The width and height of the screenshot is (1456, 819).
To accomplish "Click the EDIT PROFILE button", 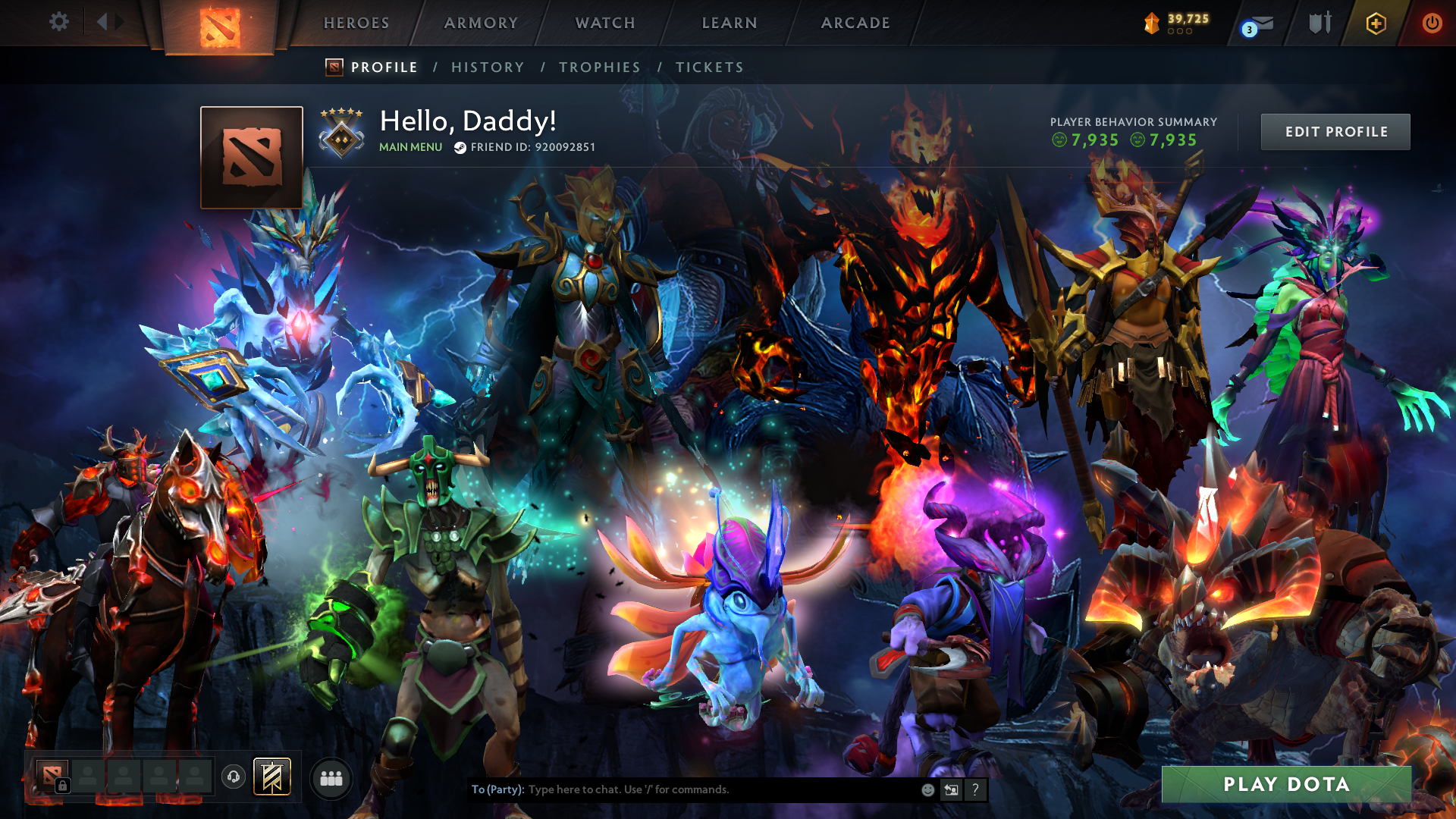I will [1335, 131].
